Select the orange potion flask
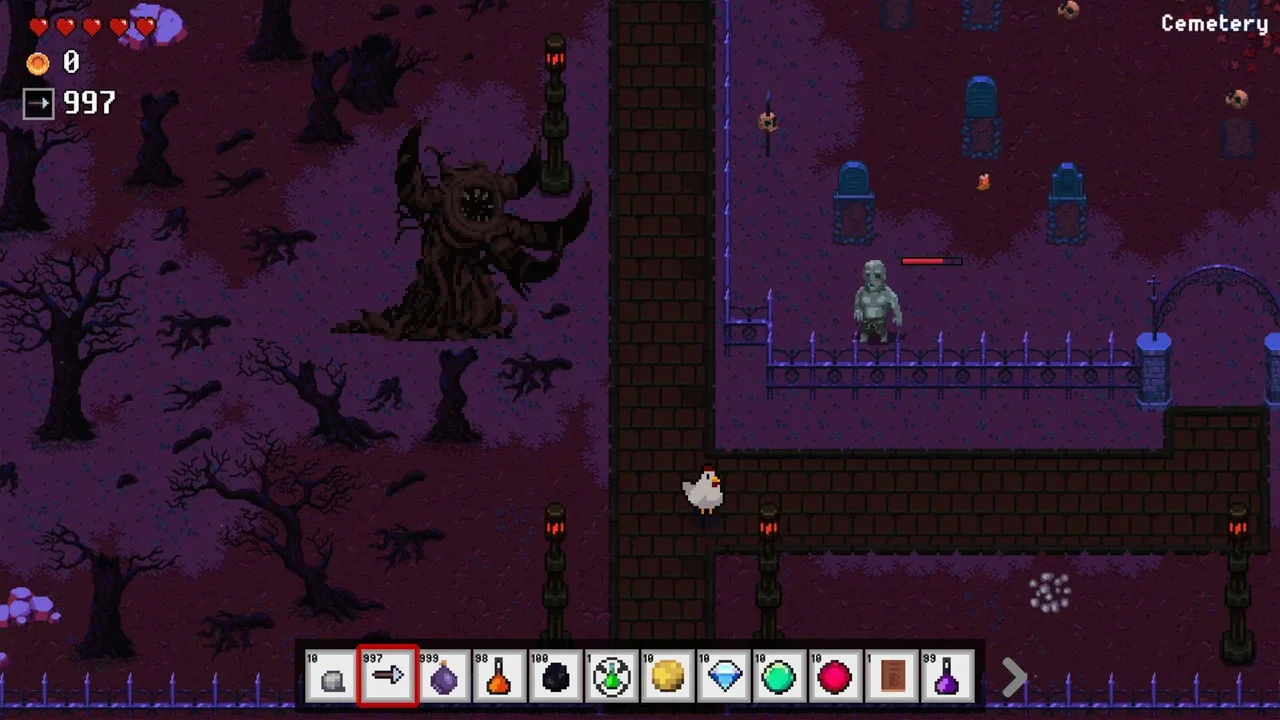Image resolution: width=1280 pixels, height=720 pixels. tap(500, 677)
